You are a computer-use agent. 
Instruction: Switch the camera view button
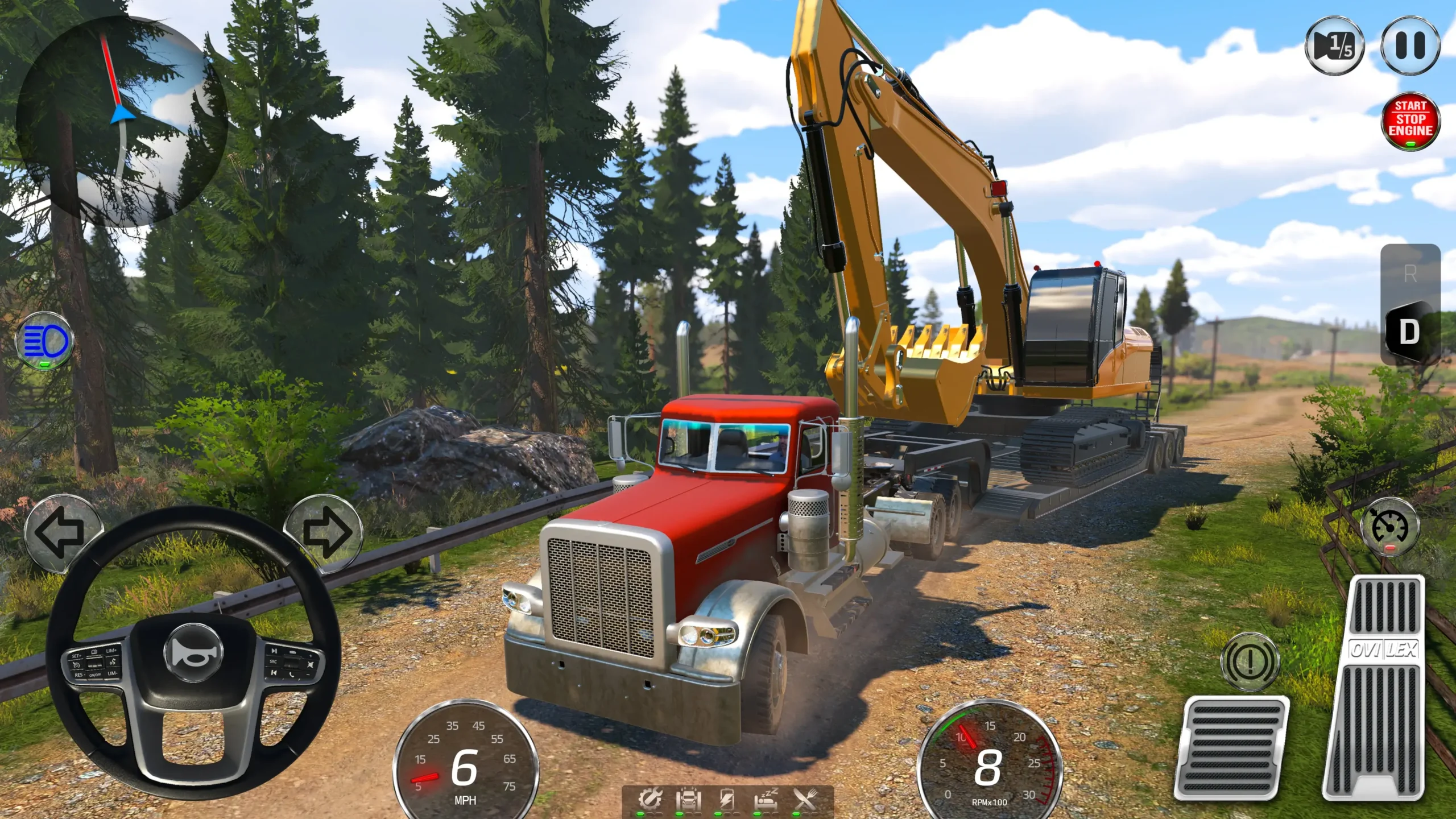pos(1334,45)
